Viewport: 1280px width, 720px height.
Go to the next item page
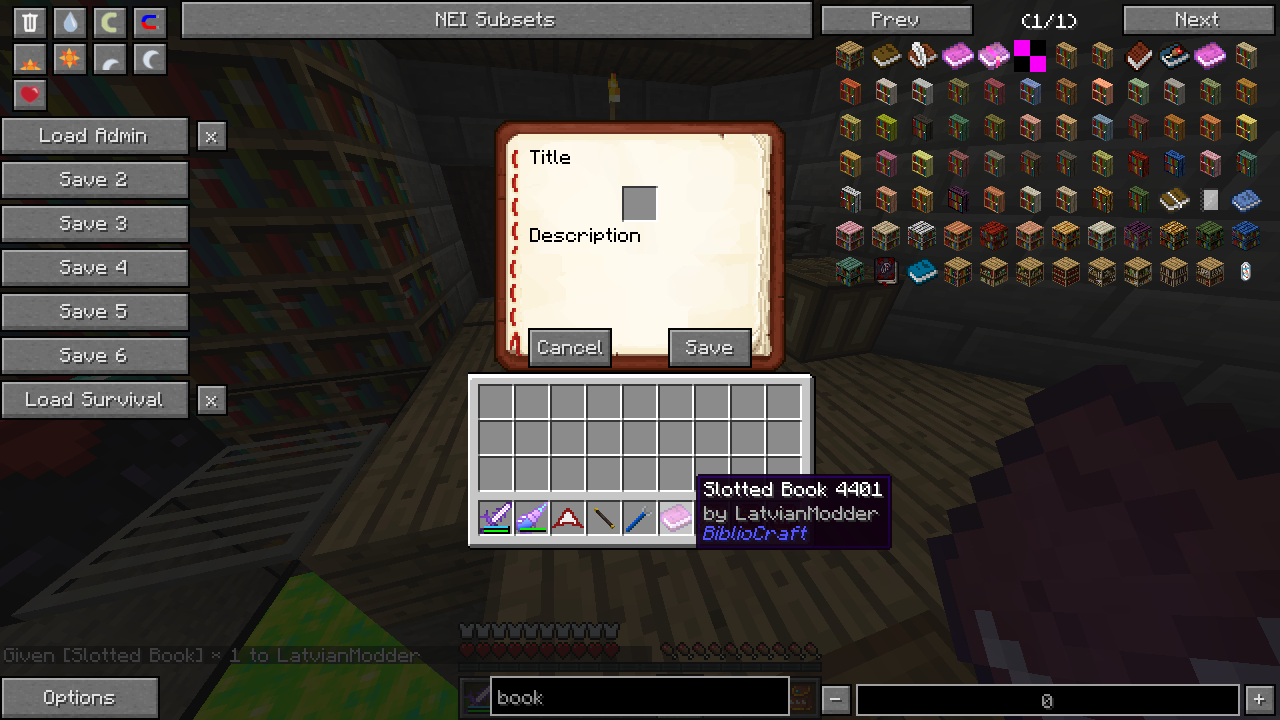pos(1197,20)
